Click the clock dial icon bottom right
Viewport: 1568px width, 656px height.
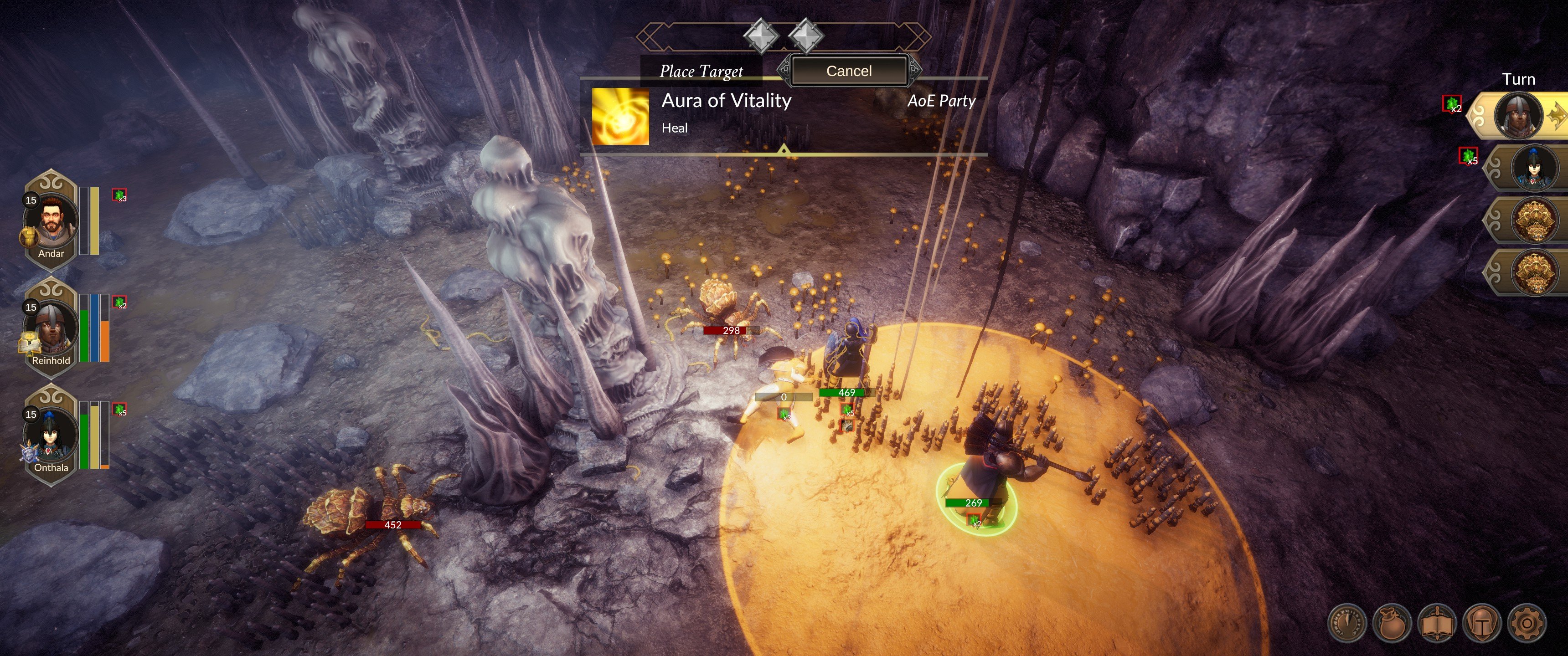pyautogui.click(x=1348, y=624)
